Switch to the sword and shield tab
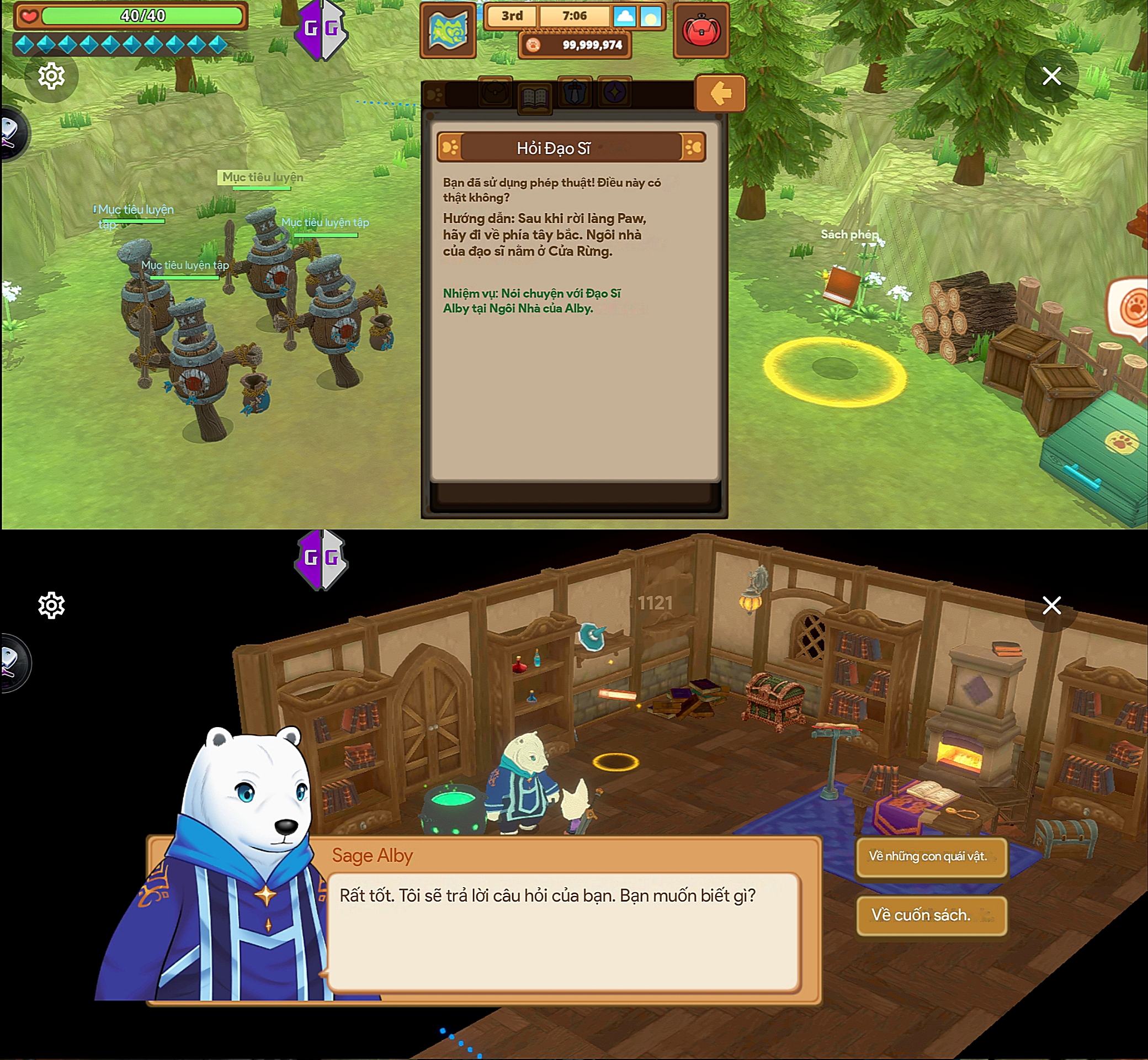1148x1060 pixels. pyautogui.click(x=575, y=92)
